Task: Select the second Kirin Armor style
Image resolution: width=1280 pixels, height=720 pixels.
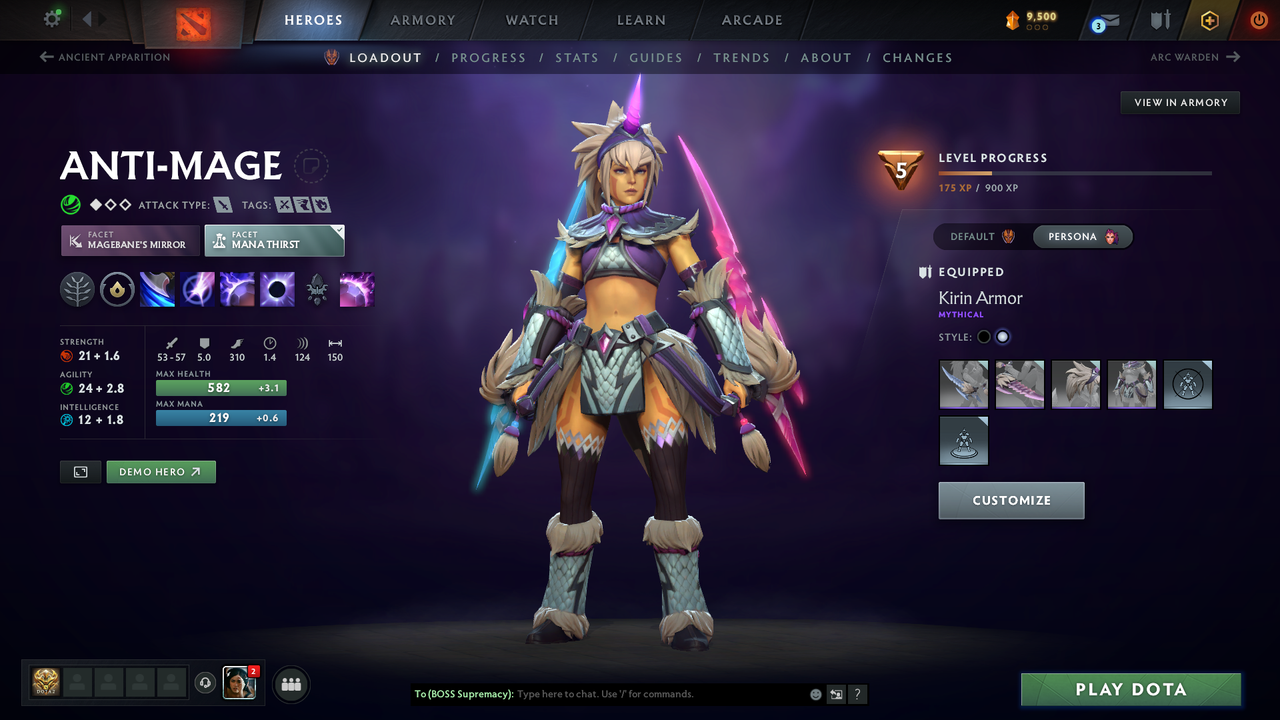Action: (x=1002, y=337)
